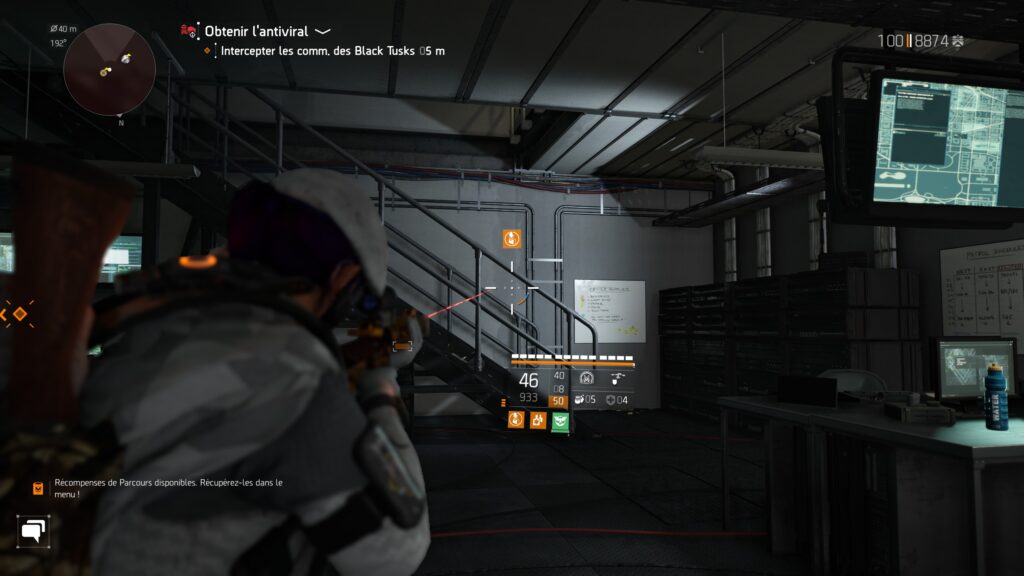Viewport: 1024px width, 576px height.
Task: Expand the "Obtenir l'antiviral" mission tracker
Action: [322, 32]
